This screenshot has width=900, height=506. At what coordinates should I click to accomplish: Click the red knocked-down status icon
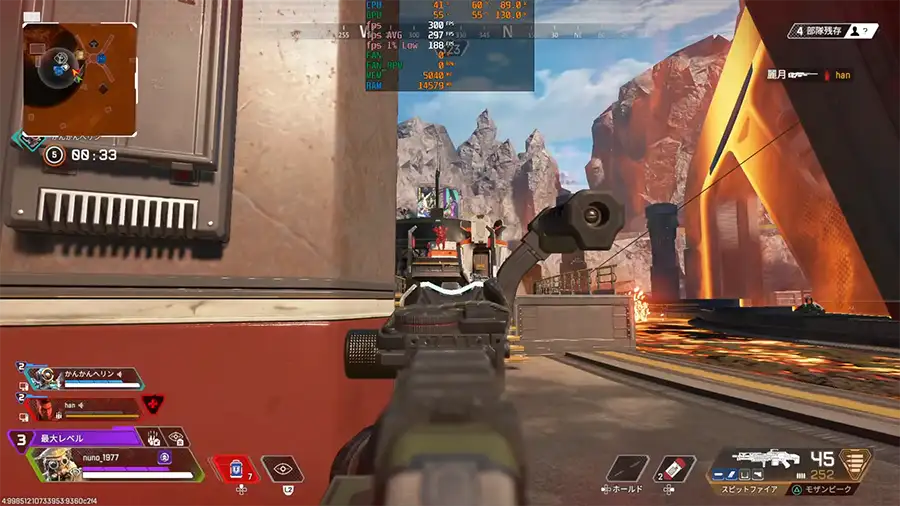pos(152,405)
